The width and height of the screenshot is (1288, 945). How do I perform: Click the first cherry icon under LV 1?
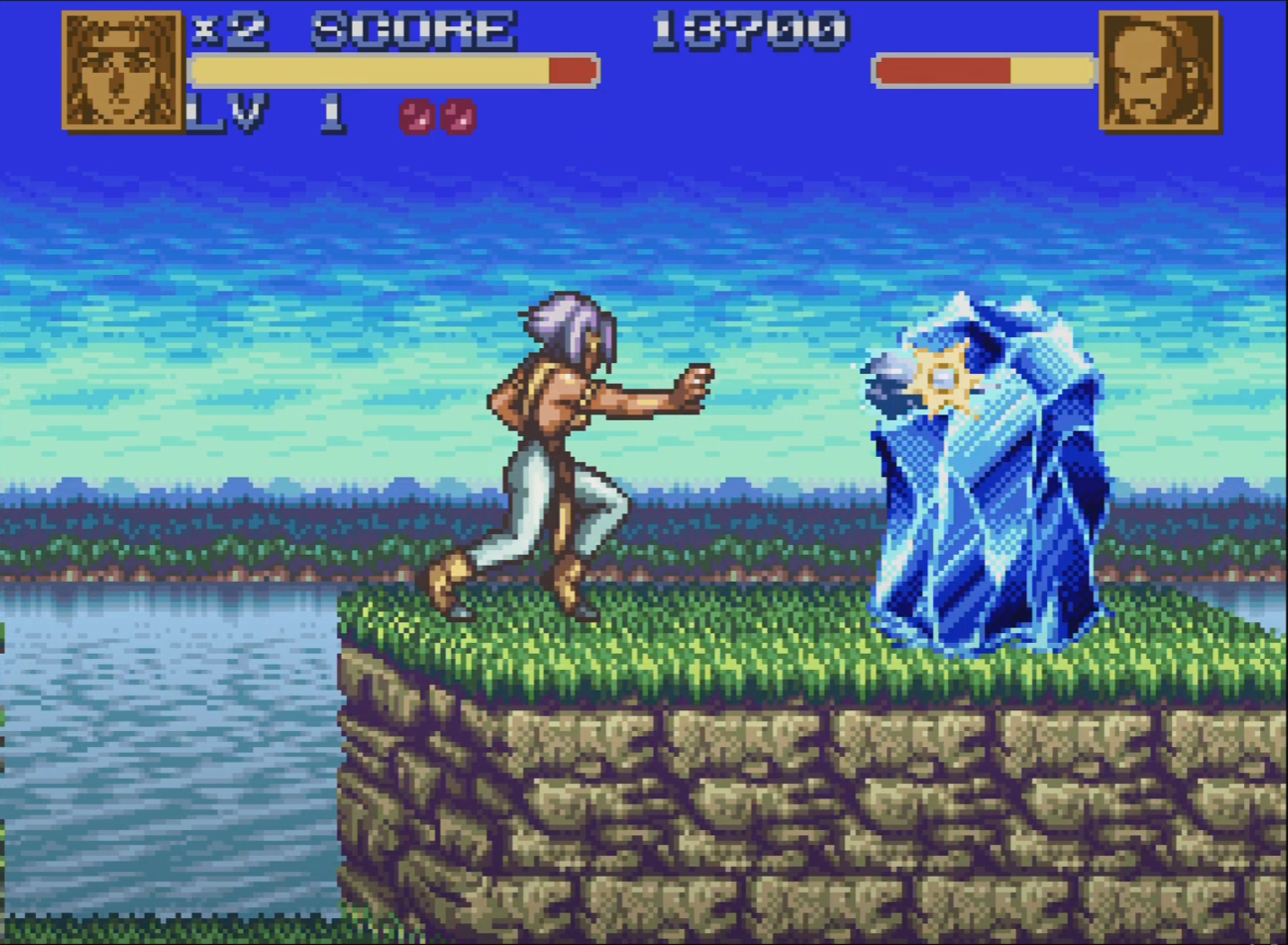(x=417, y=118)
